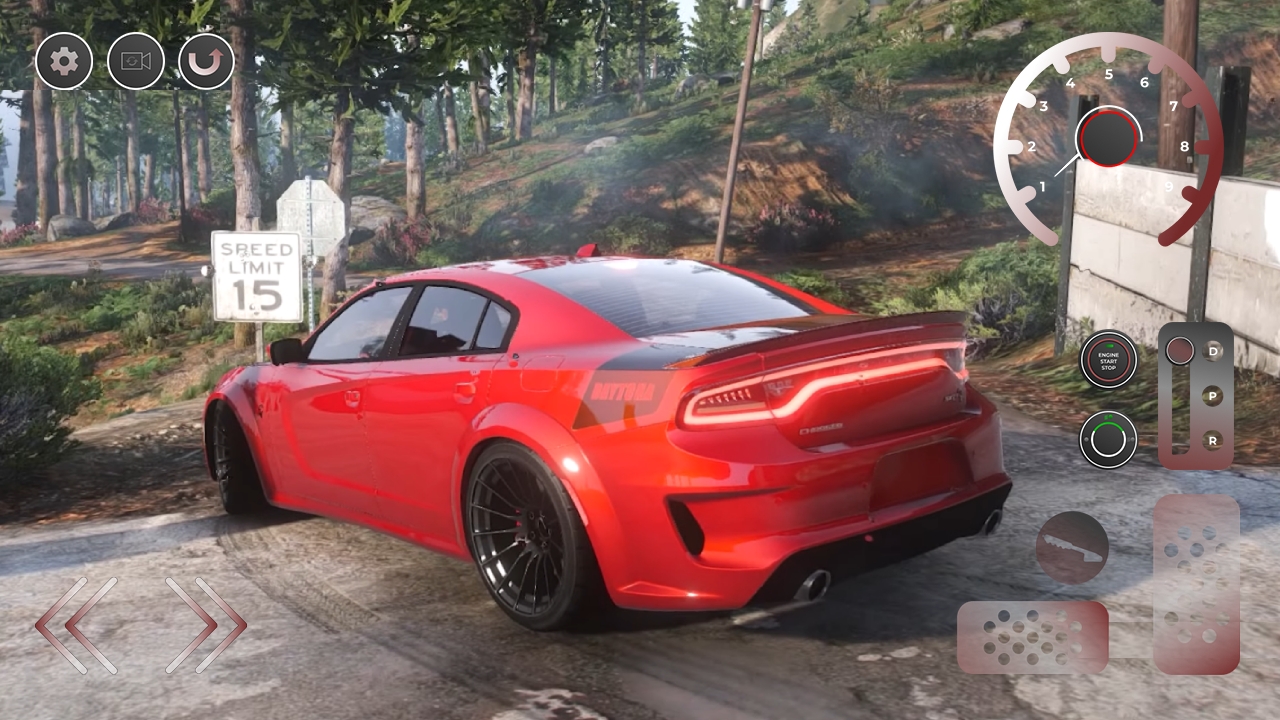Tap the curved-arrow car reset button
1280x720 pixels.
point(207,62)
